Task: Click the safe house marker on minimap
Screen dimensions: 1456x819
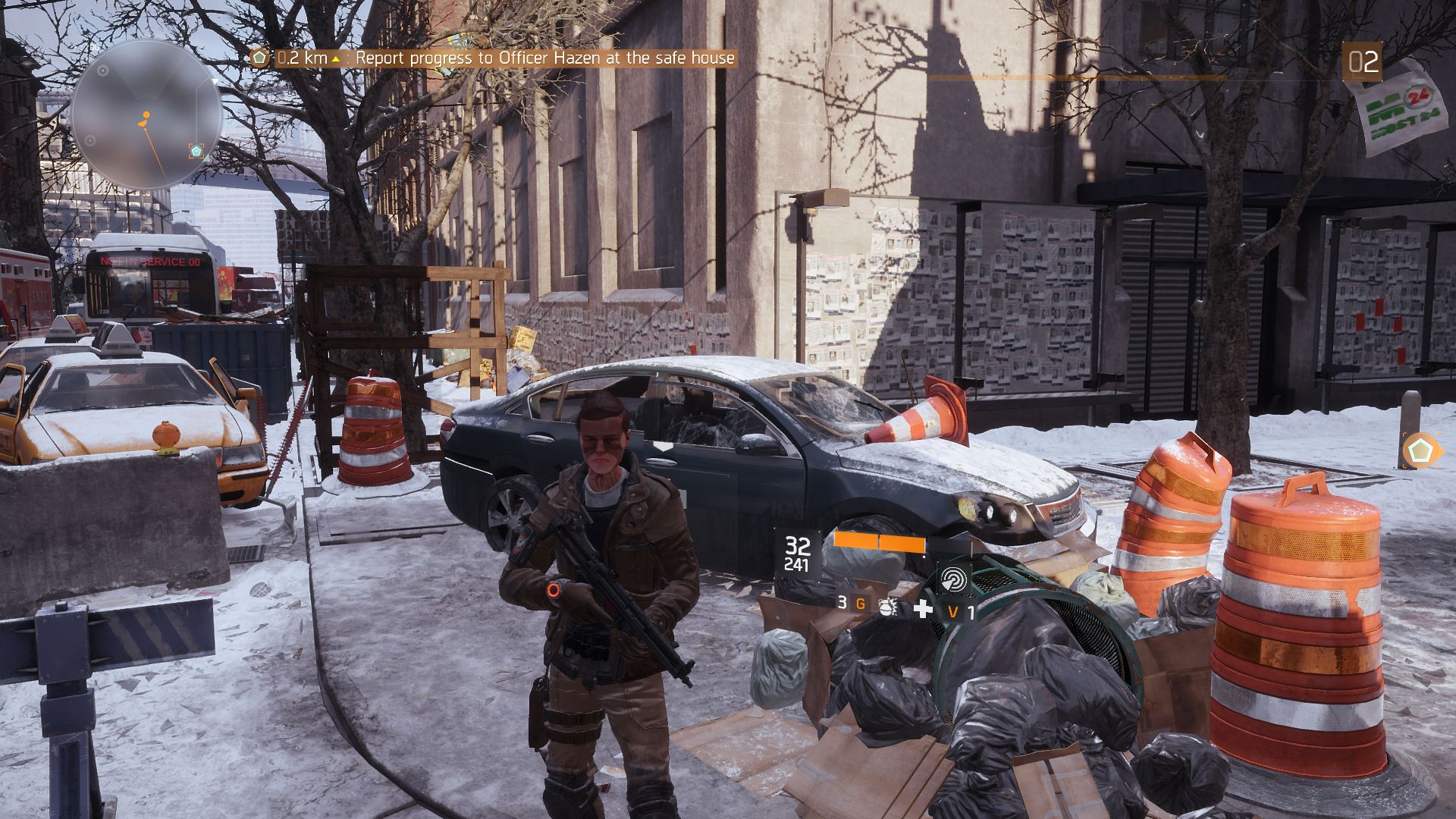Action: (x=196, y=151)
